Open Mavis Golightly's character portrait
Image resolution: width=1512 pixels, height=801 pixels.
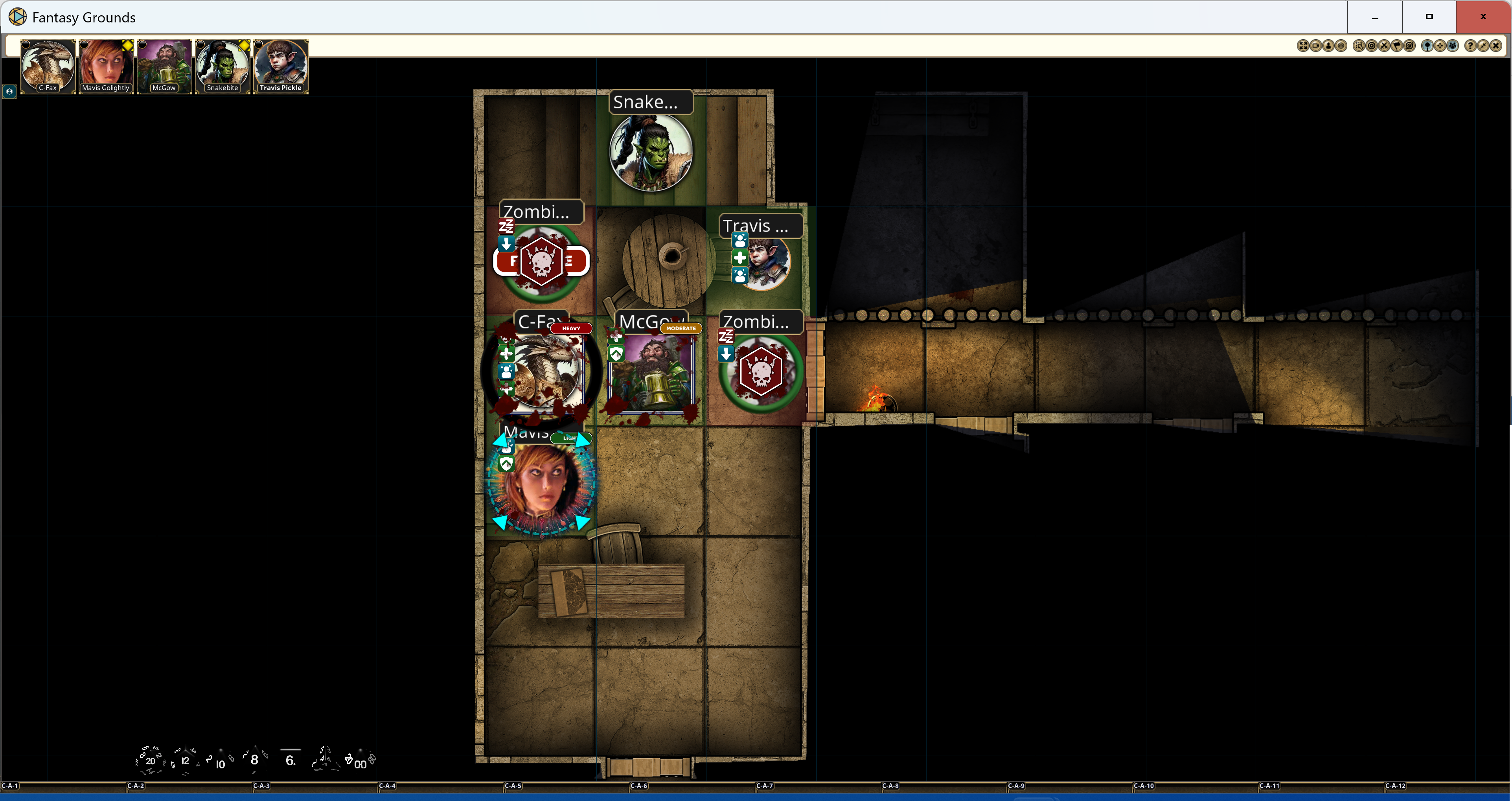(106, 65)
